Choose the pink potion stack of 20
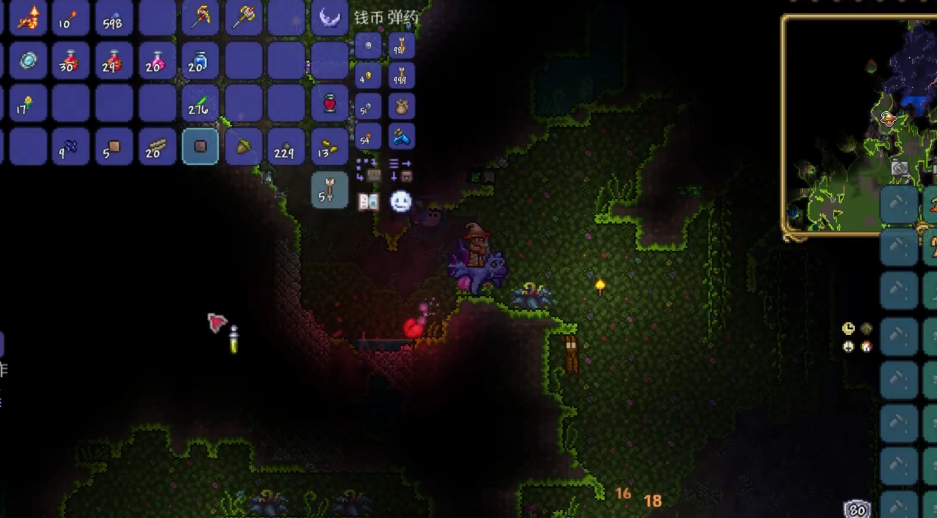 157,61
